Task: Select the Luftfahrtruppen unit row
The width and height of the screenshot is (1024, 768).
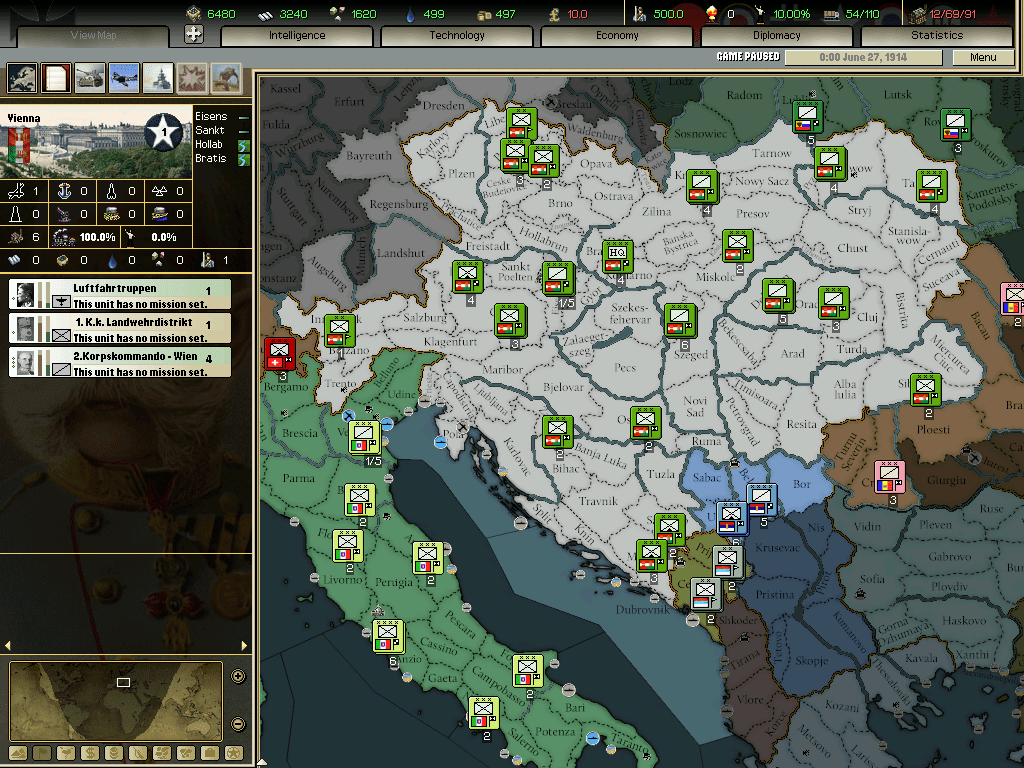Action: [120, 295]
